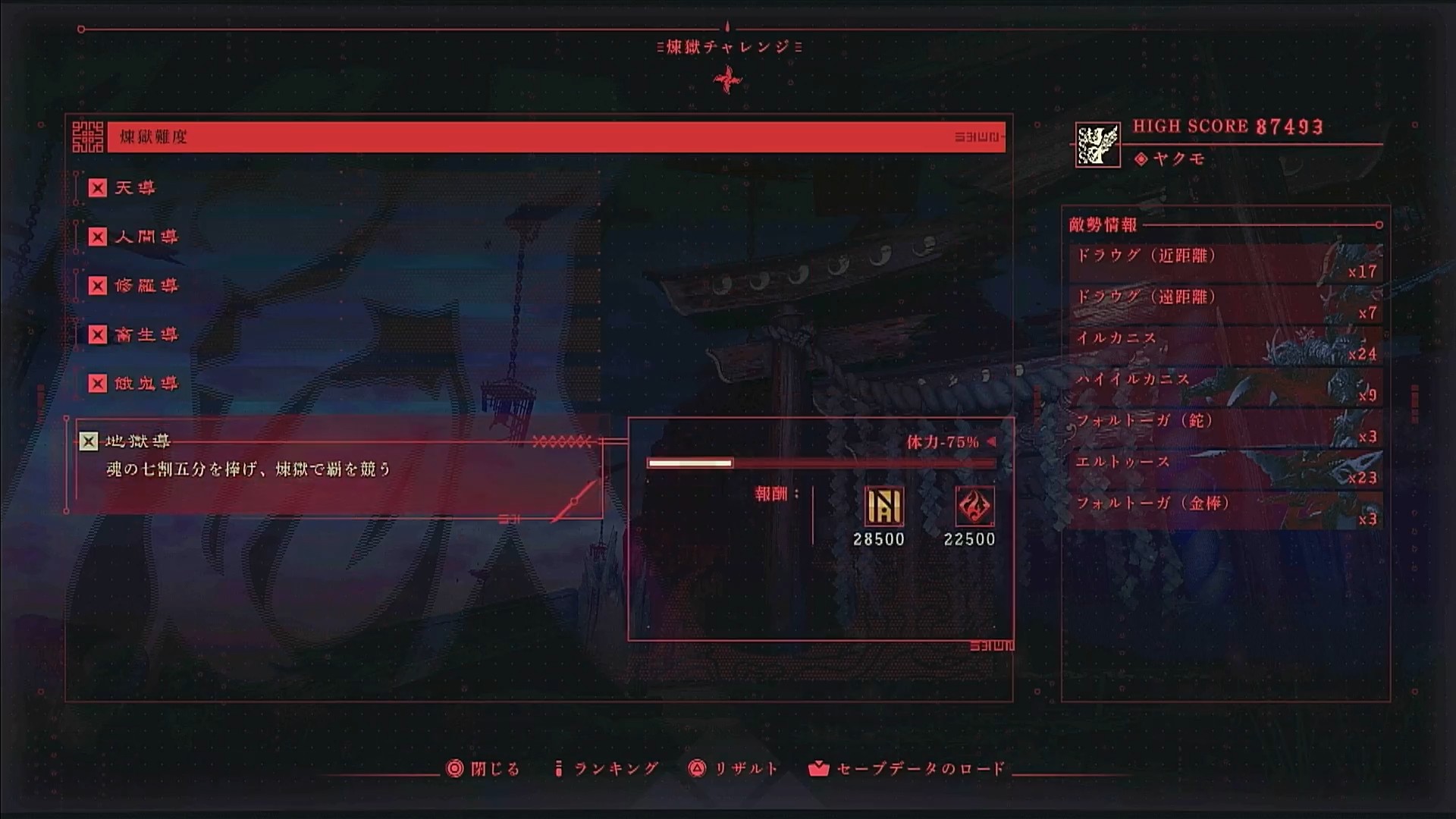Close the menu with 閉じる
Screen dimensions: 1456x819
point(486,769)
